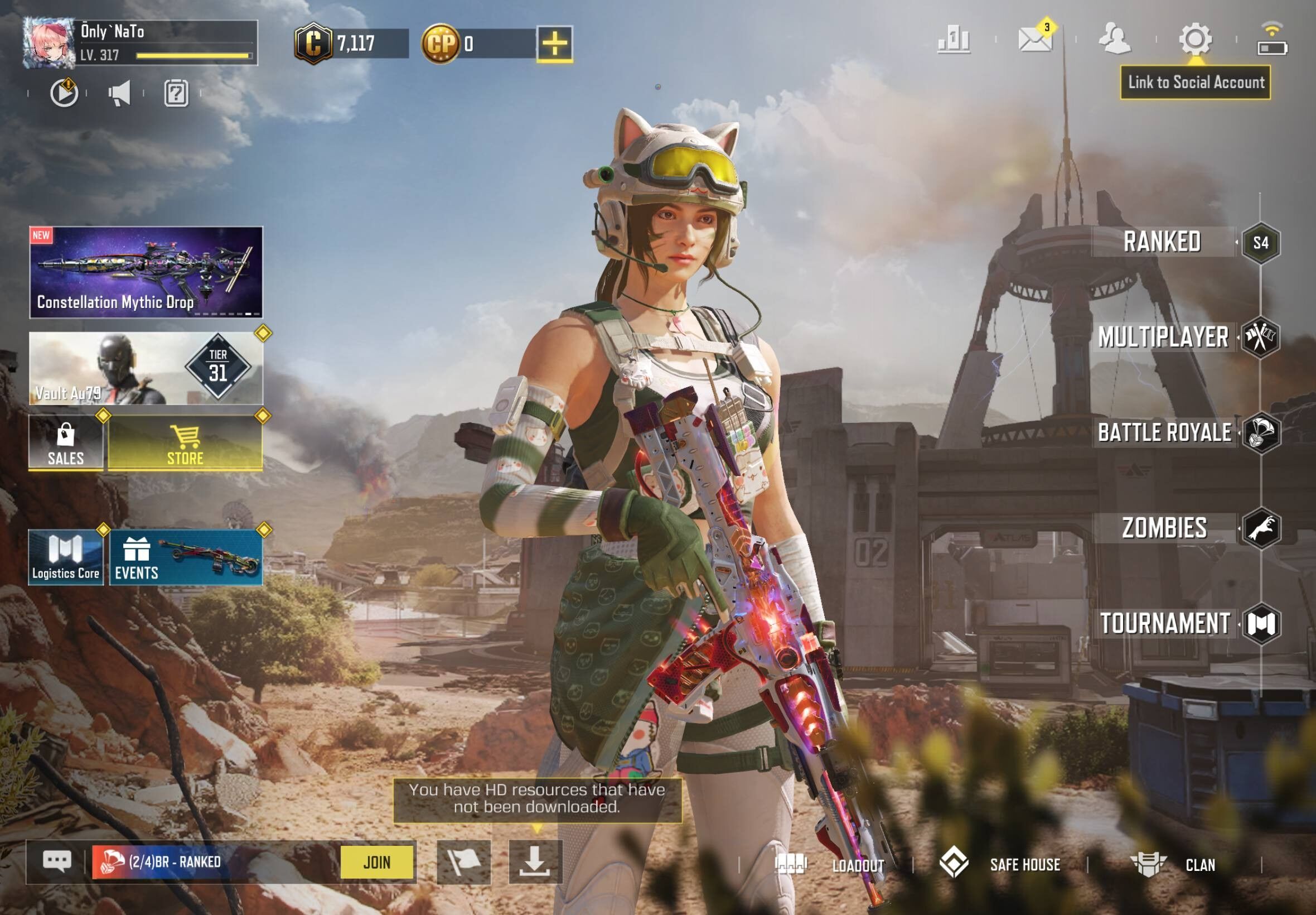Image resolution: width=1316 pixels, height=915 pixels.
Task: View the Constellation Mythic Drop banner
Action: tap(146, 272)
